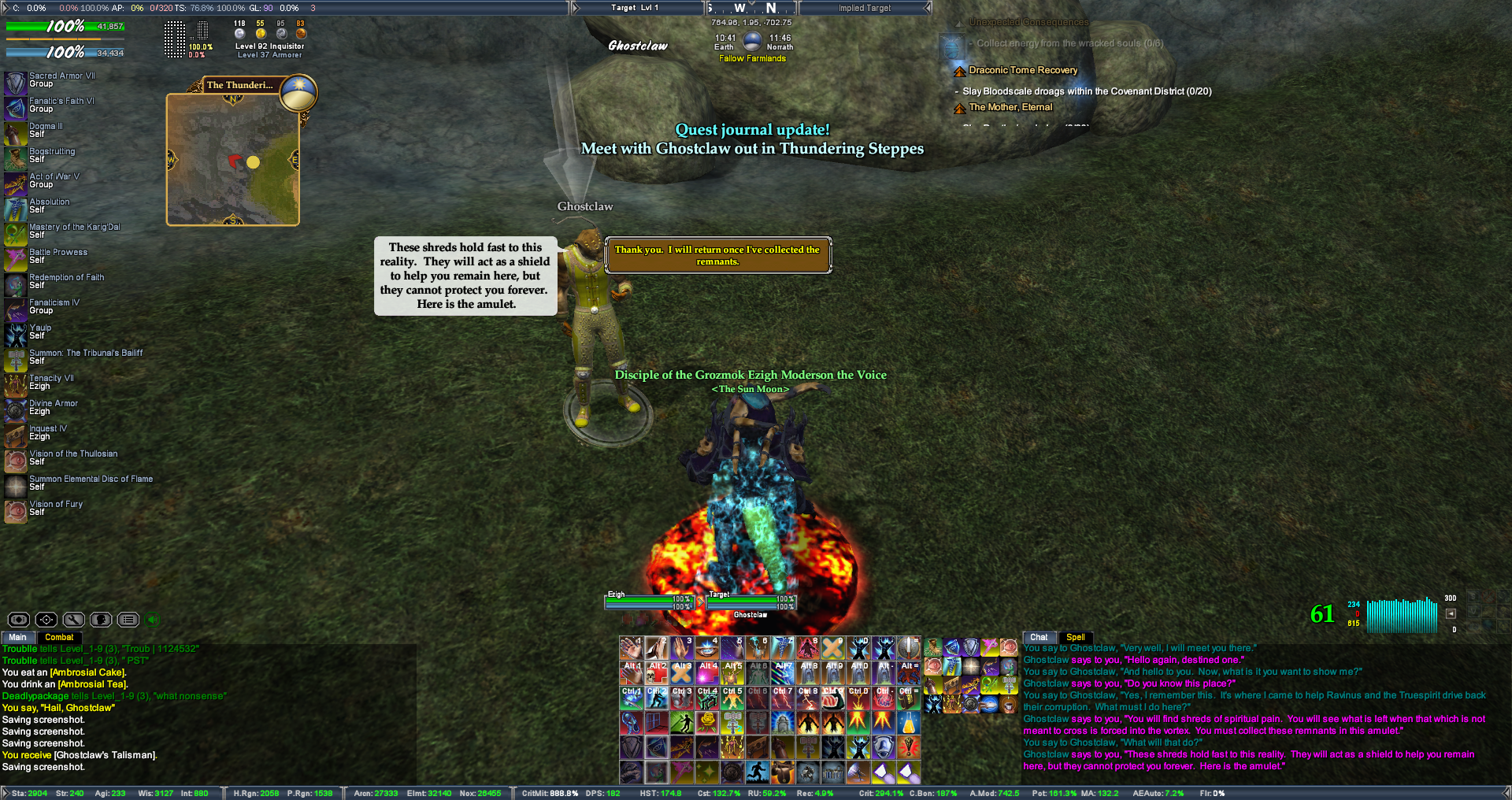The image size is (1512, 800).
Task: Switch to the Chat tab beside Spell
Action: pos(1039,637)
